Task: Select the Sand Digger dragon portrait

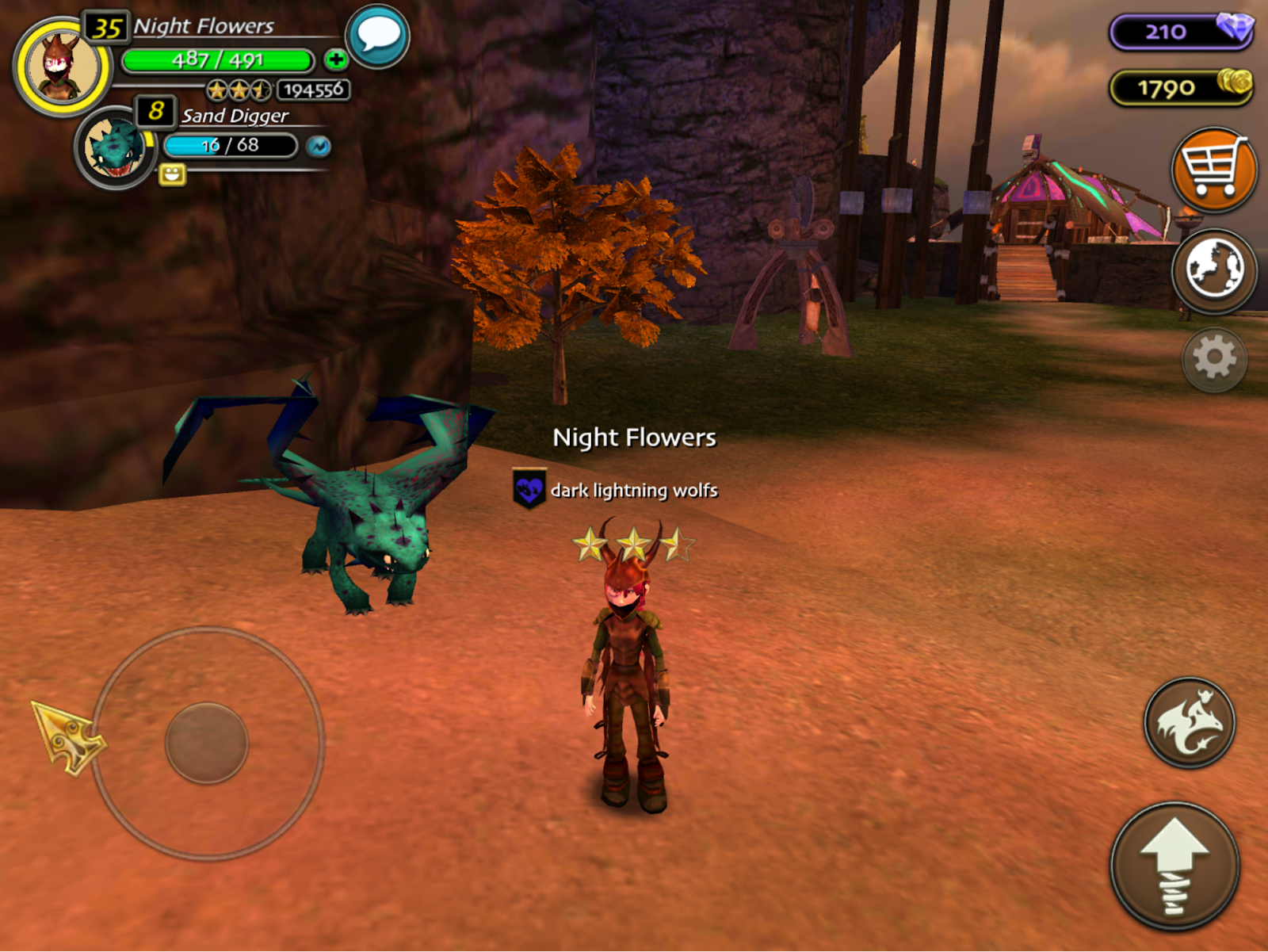Action: click(x=116, y=148)
